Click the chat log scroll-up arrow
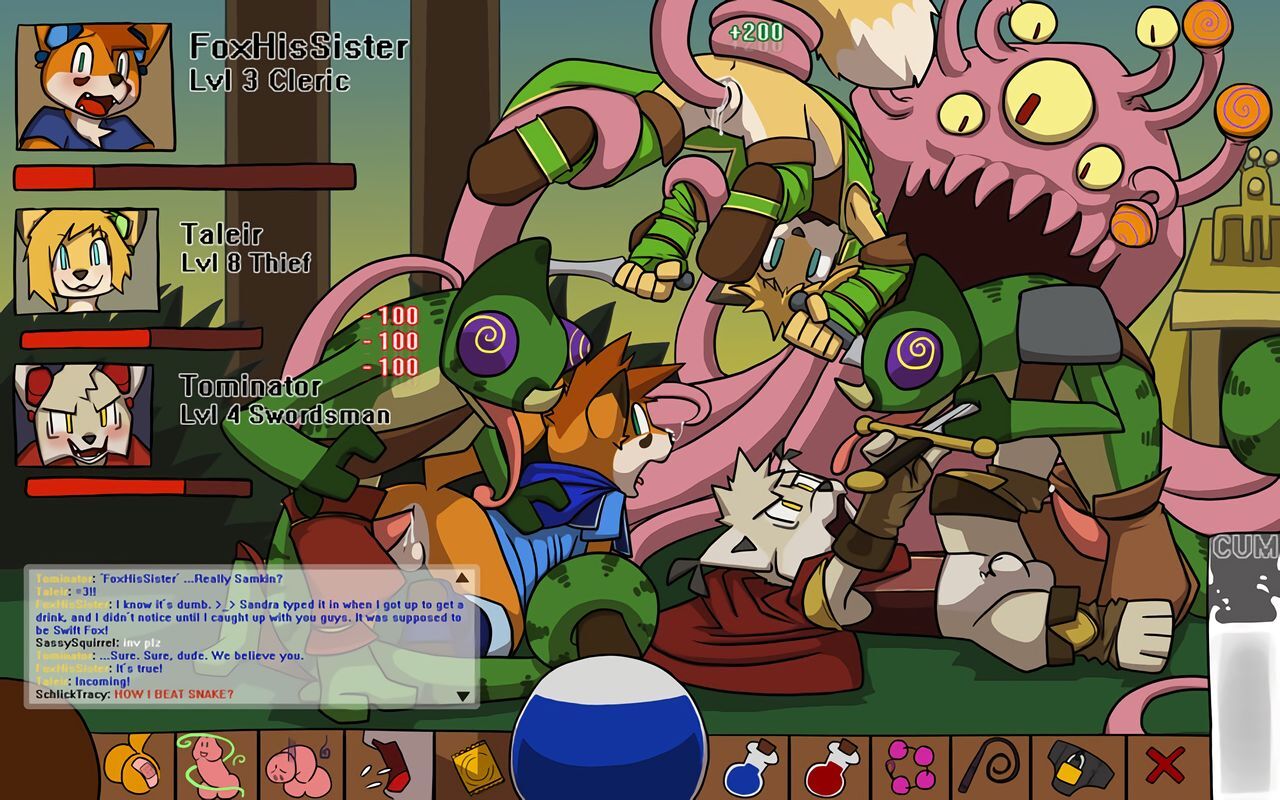 point(462,578)
